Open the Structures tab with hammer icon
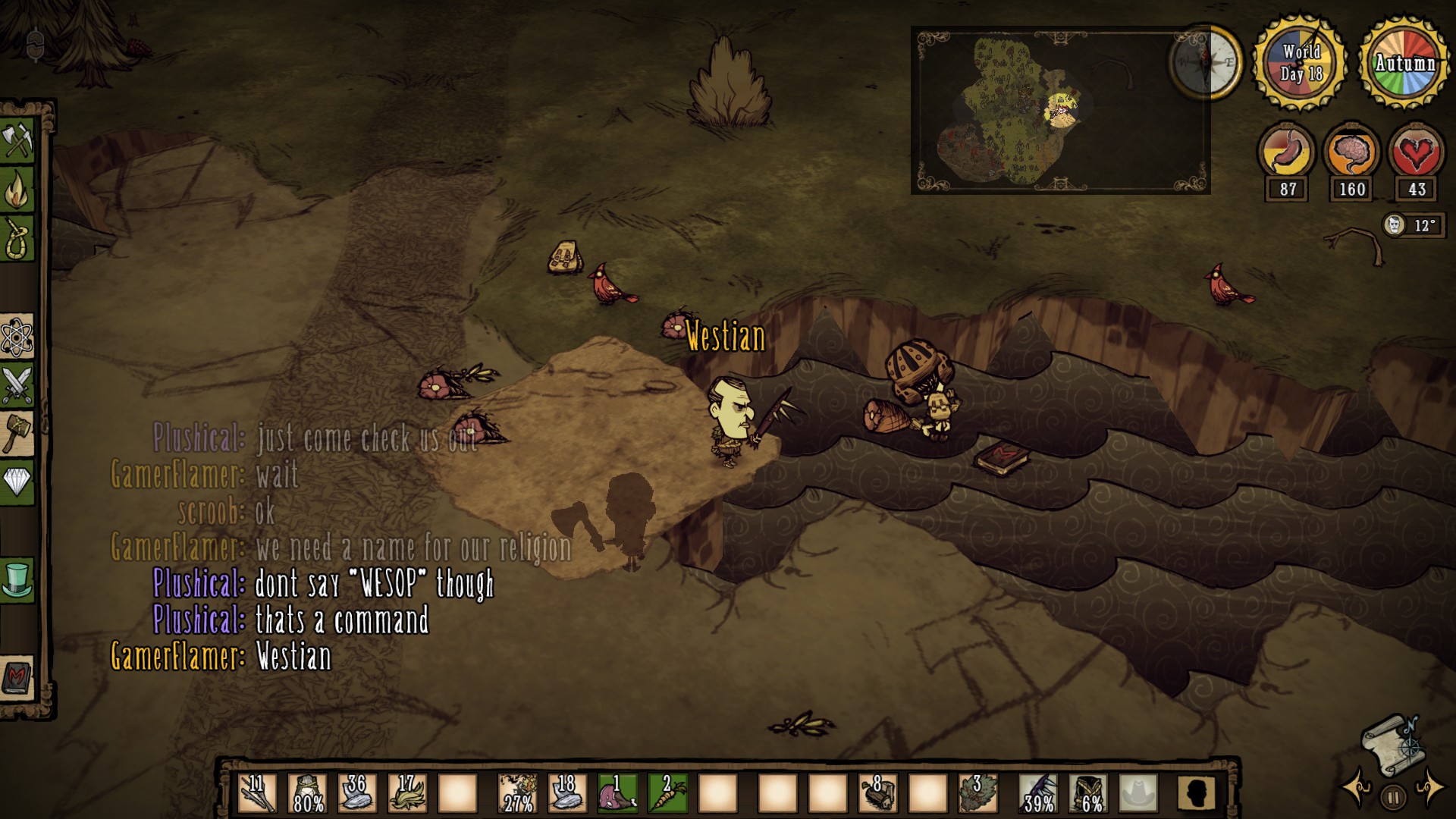 point(17,434)
